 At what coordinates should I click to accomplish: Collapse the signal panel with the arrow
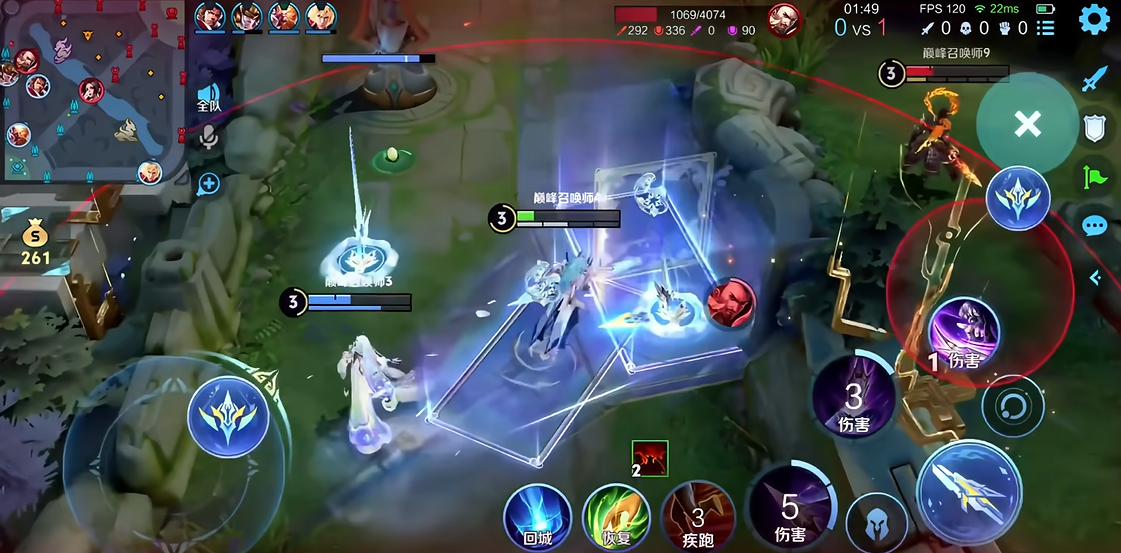(x=1095, y=277)
